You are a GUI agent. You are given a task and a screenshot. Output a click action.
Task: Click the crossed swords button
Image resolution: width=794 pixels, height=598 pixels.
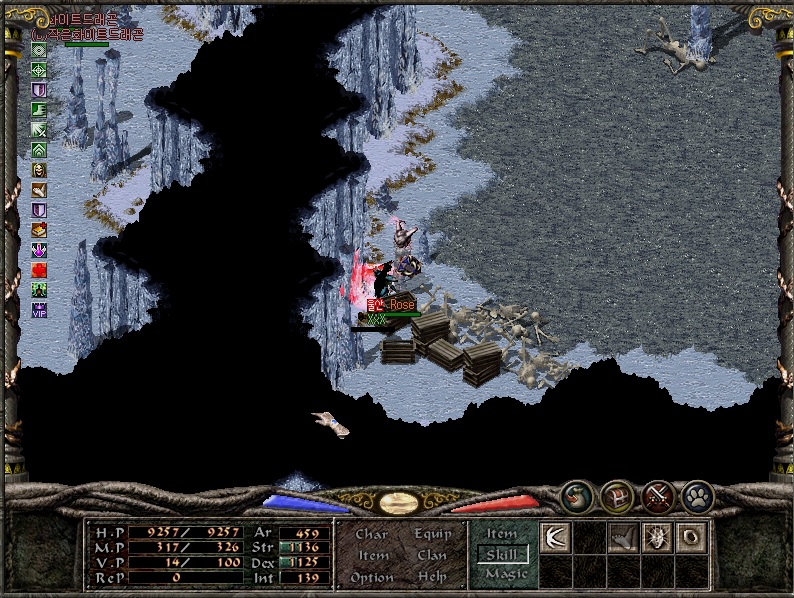(657, 495)
